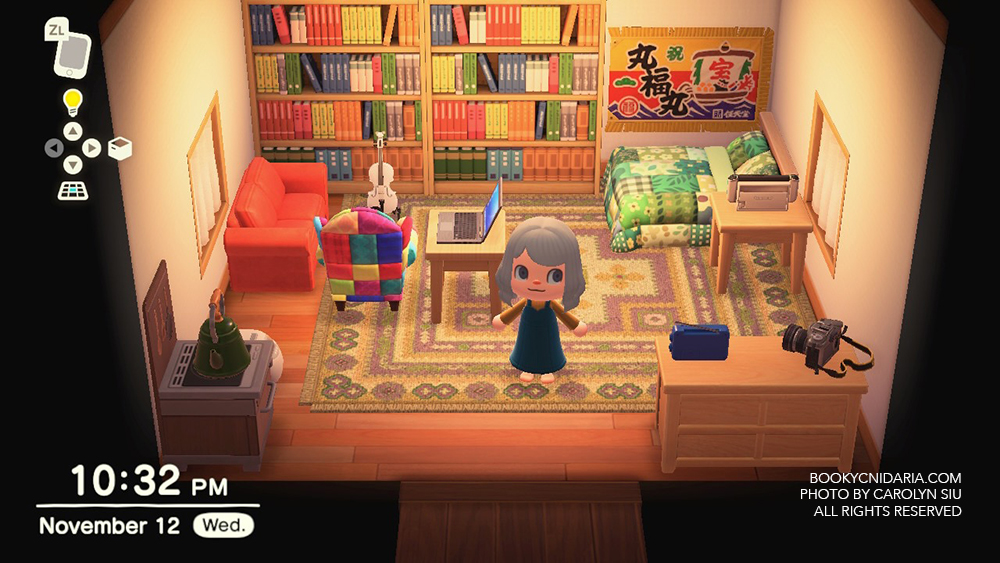Open the storage box icon

(x=119, y=149)
